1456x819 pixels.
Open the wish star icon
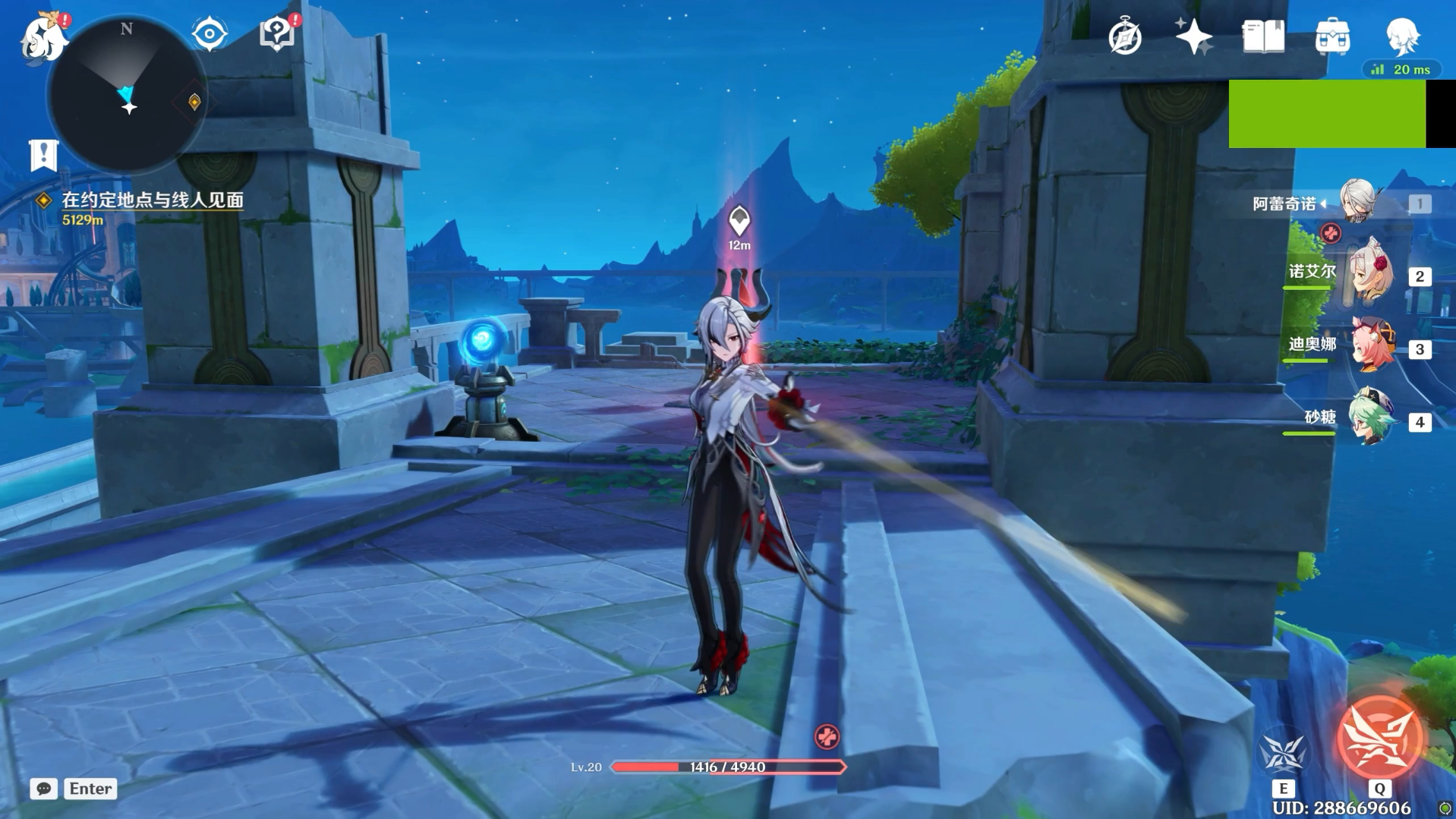click(x=1193, y=36)
